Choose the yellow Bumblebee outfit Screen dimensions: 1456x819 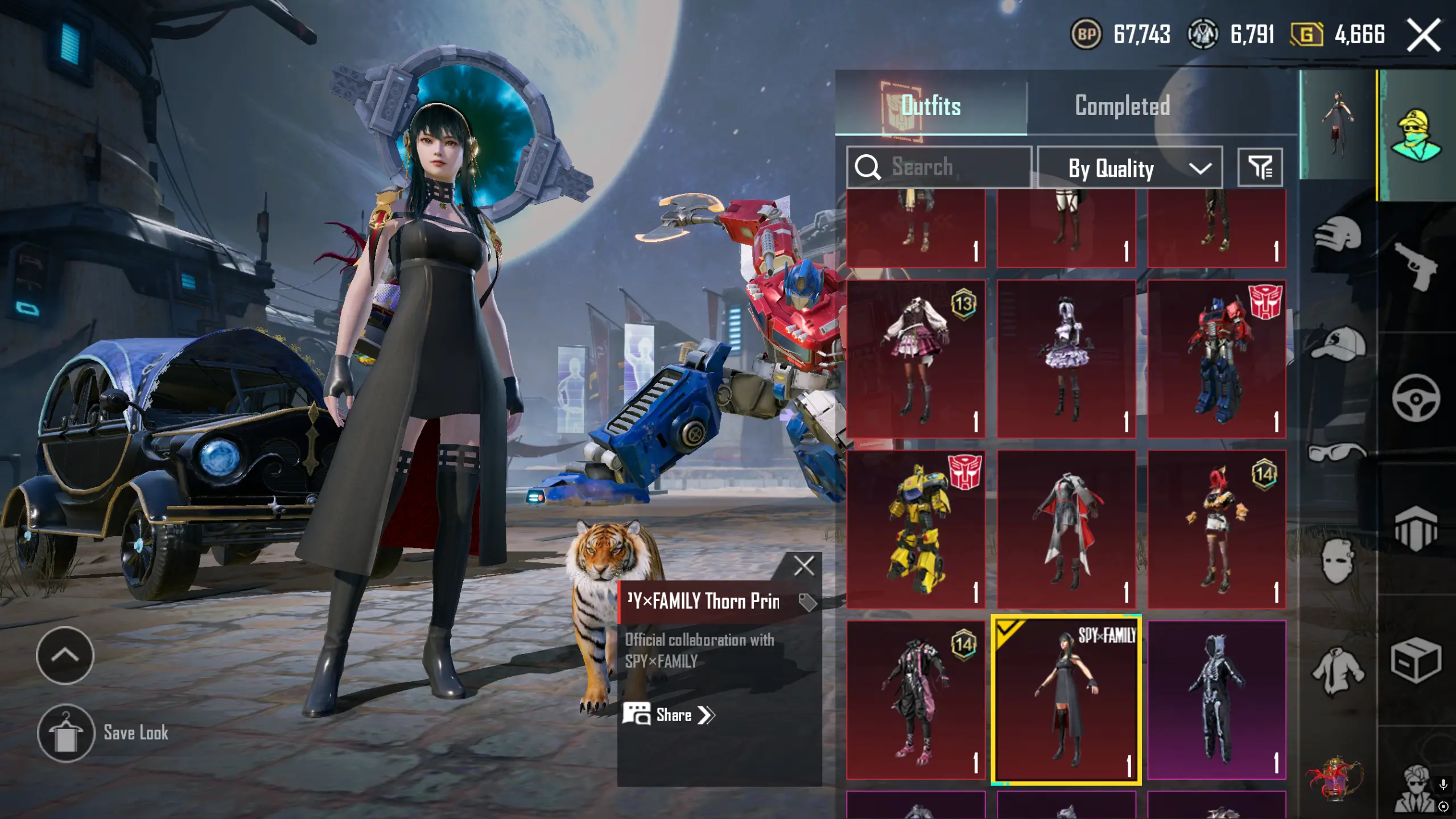(x=915, y=529)
